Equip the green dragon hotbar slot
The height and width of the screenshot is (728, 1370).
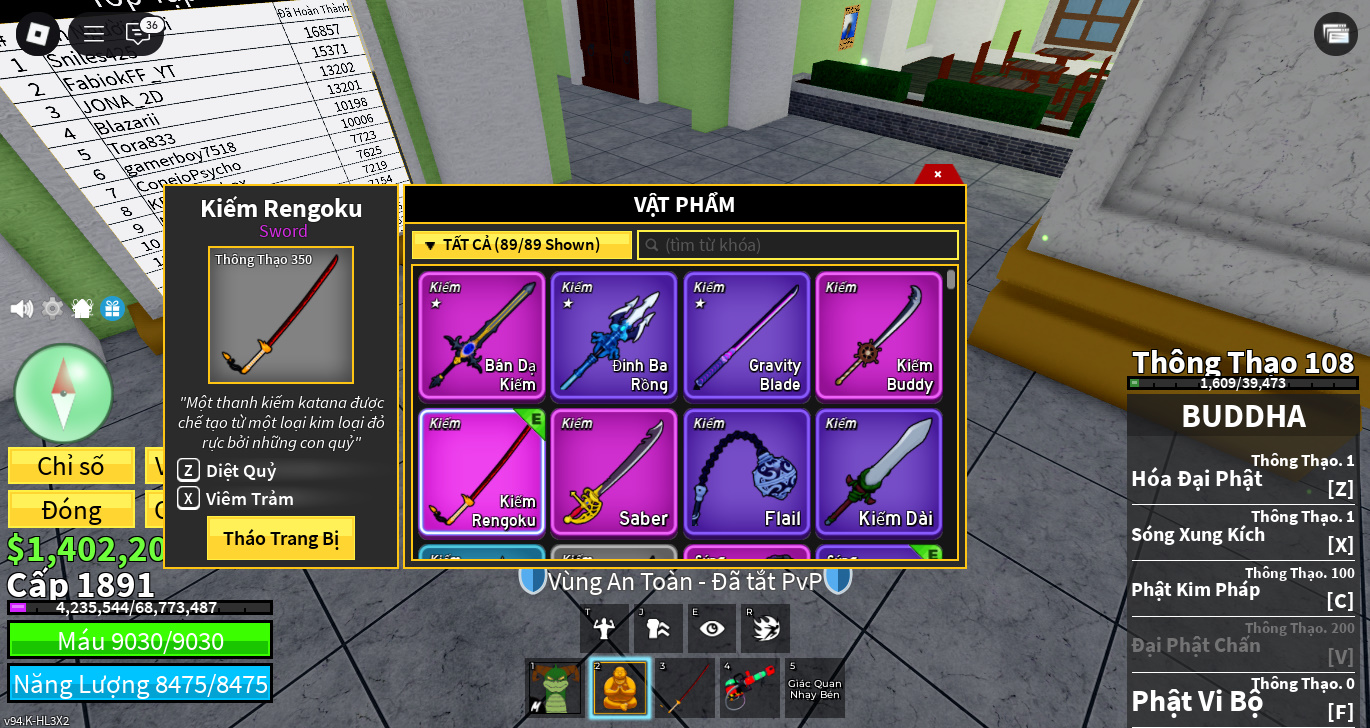(x=555, y=688)
